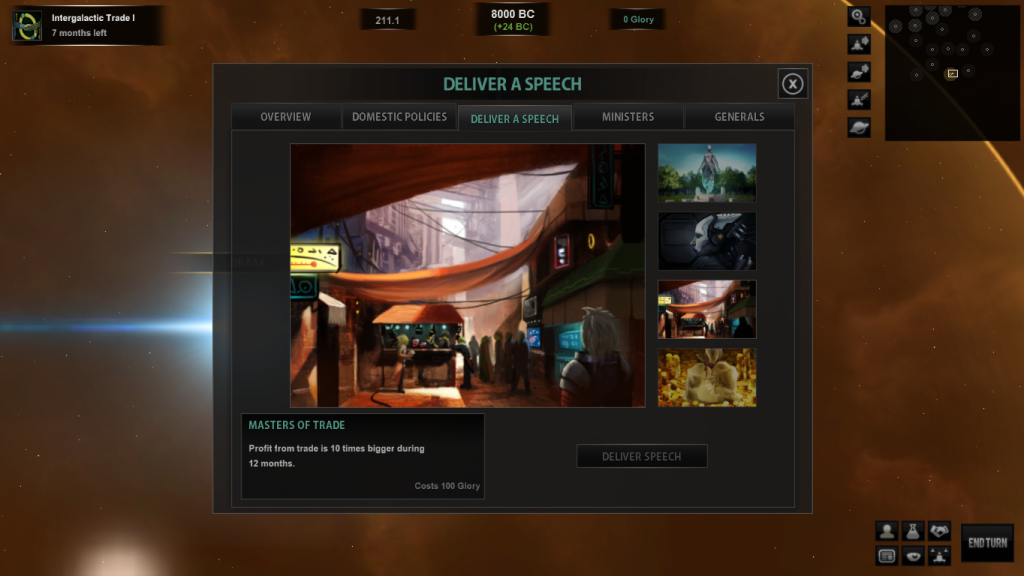Screen dimensions: 1024x576
Task: Select the market street speech thumbnail
Action: click(707, 309)
